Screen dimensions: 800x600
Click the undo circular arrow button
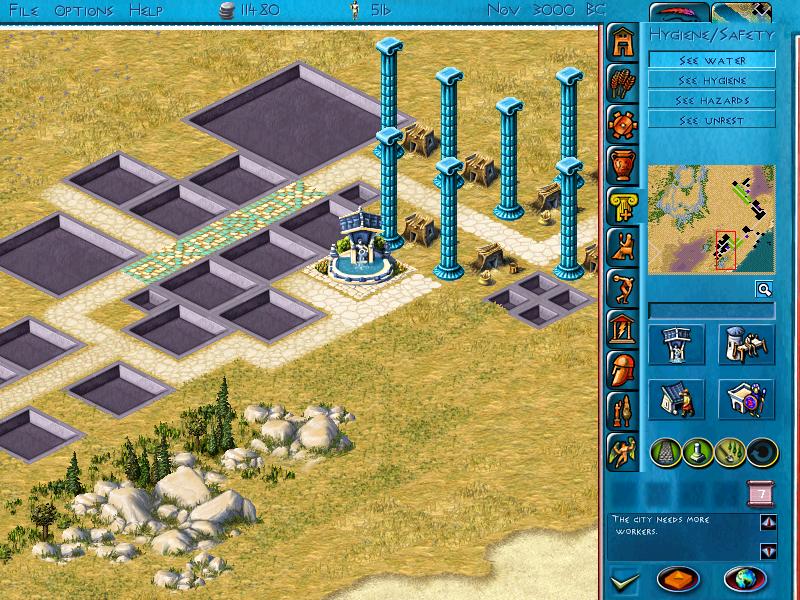point(762,452)
